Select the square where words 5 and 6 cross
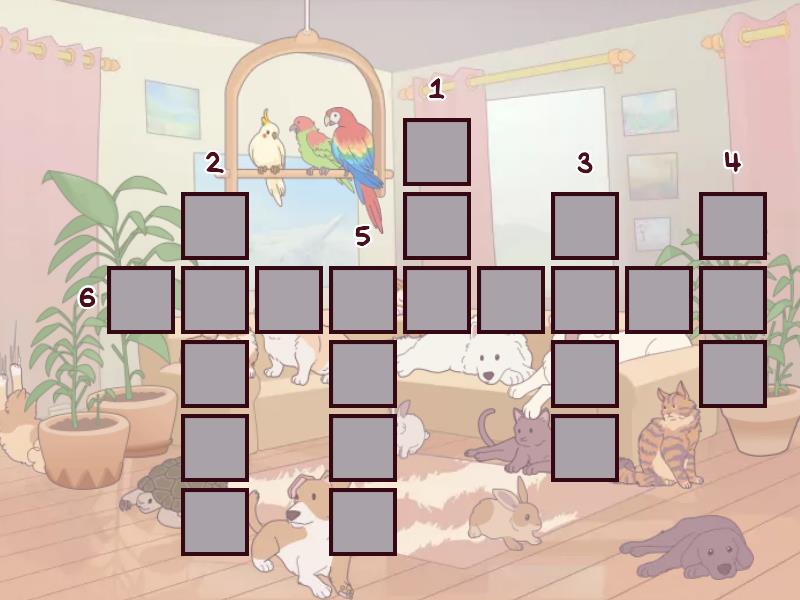800x600 pixels. coord(363,300)
